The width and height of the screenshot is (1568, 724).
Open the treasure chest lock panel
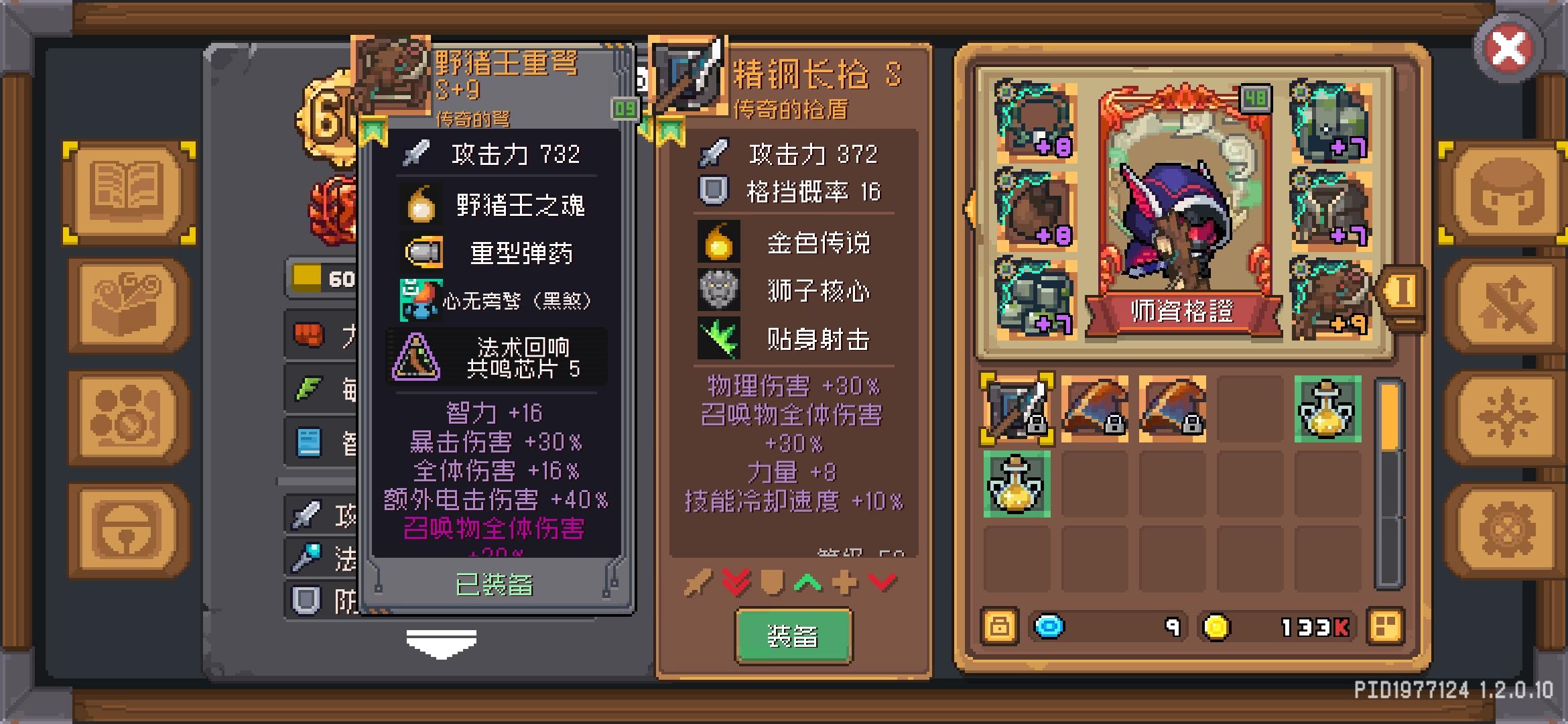coord(125,530)
